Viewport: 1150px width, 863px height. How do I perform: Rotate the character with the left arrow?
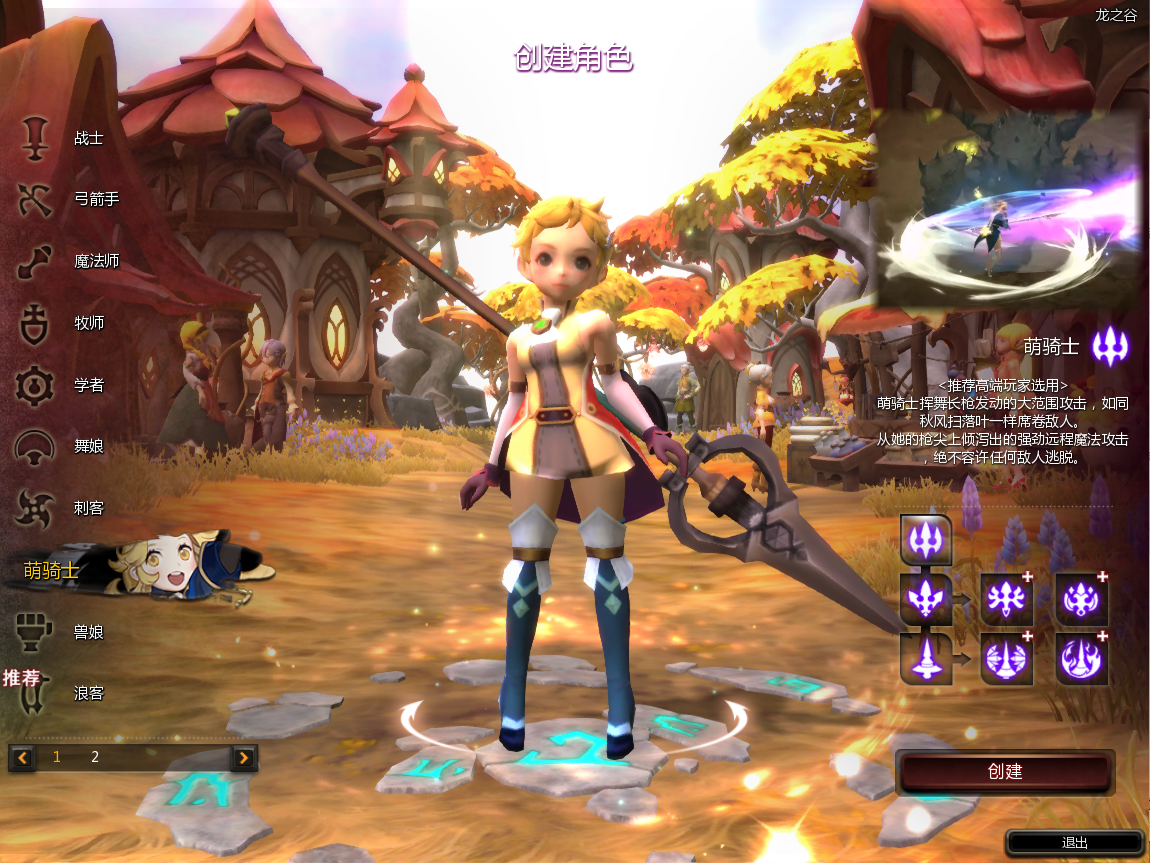(x=413, y=720)
